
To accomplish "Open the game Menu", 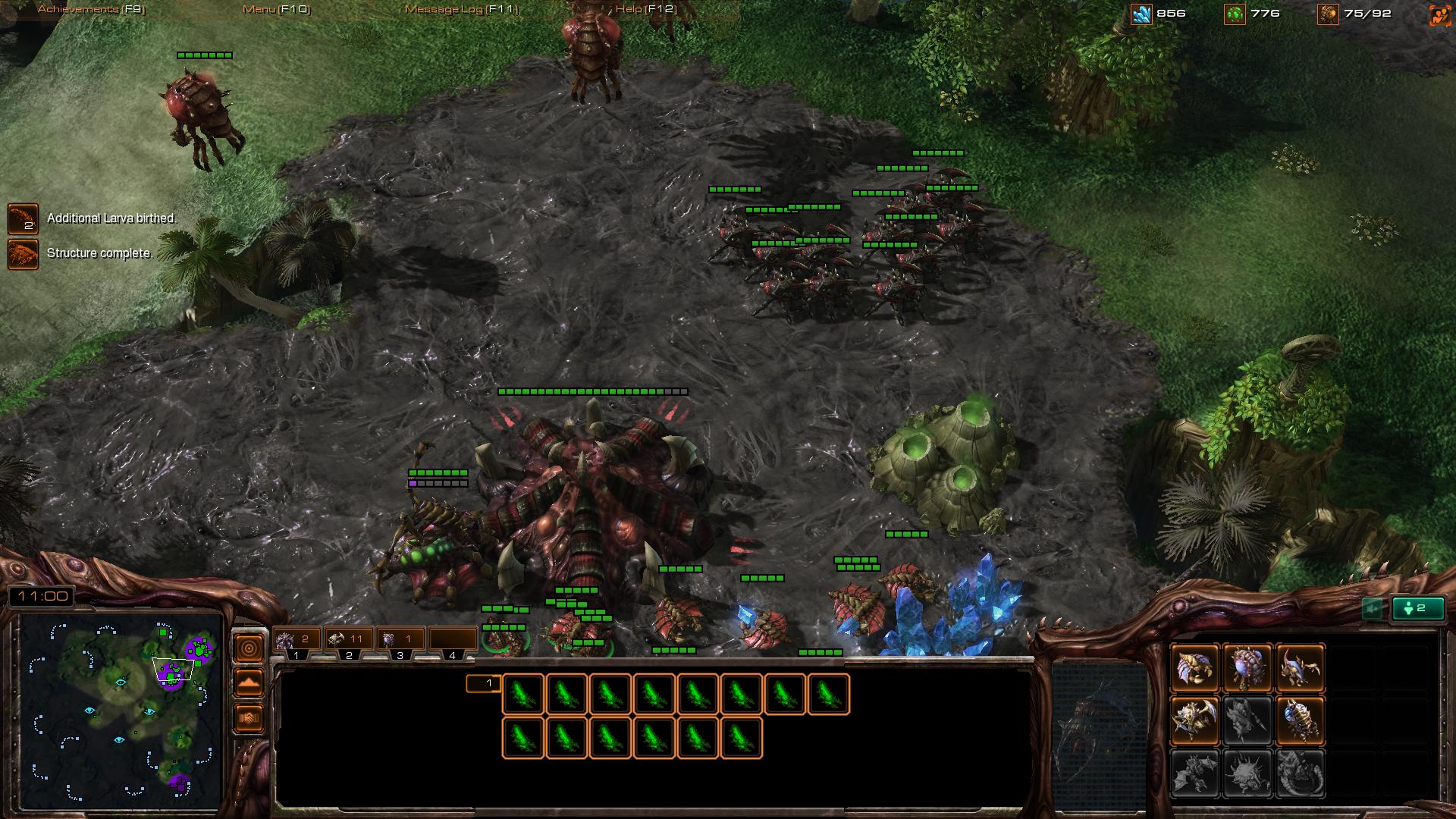I will point(276,9).
